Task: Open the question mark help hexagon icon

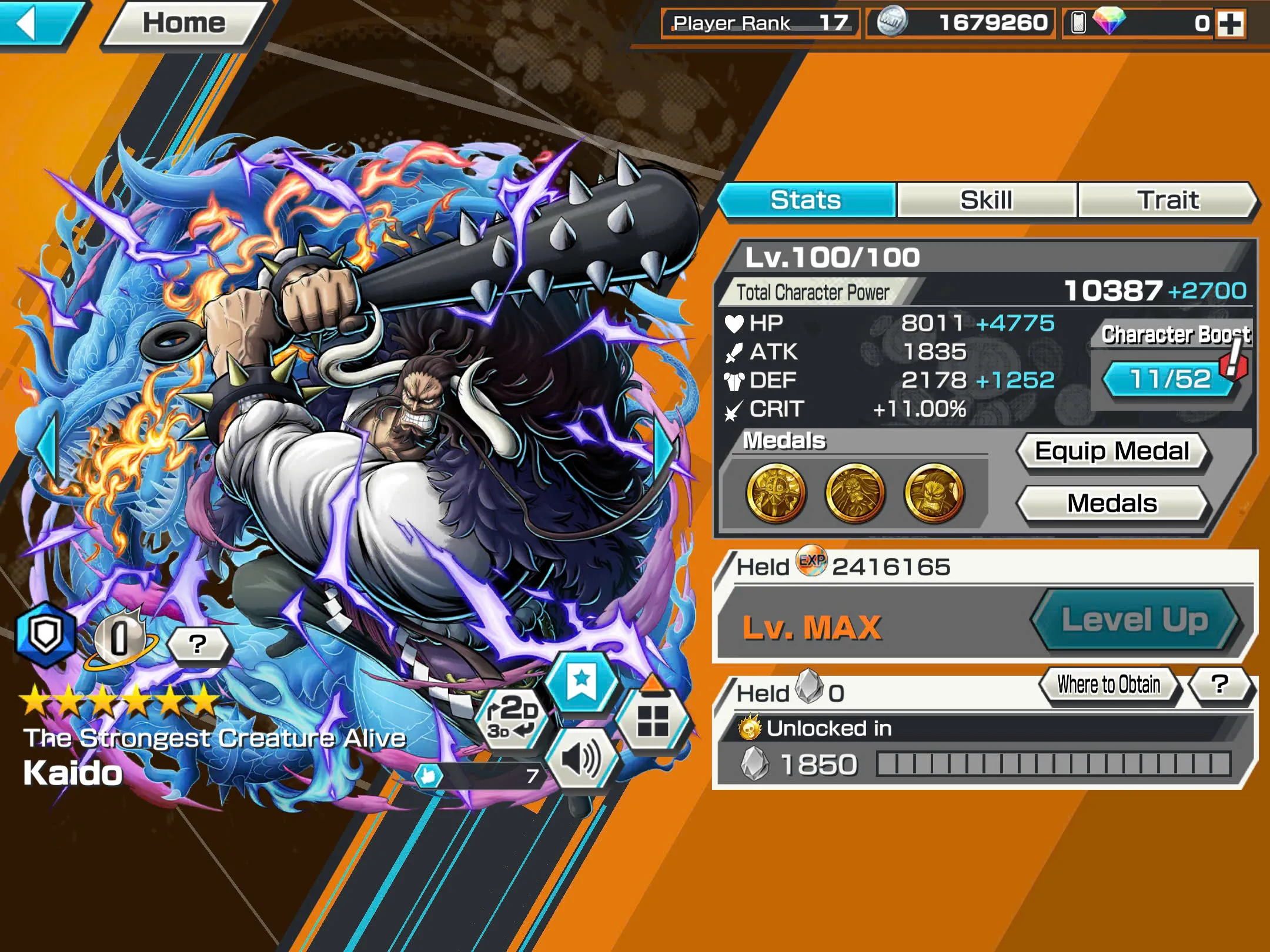Action: [x=199, y=644]
